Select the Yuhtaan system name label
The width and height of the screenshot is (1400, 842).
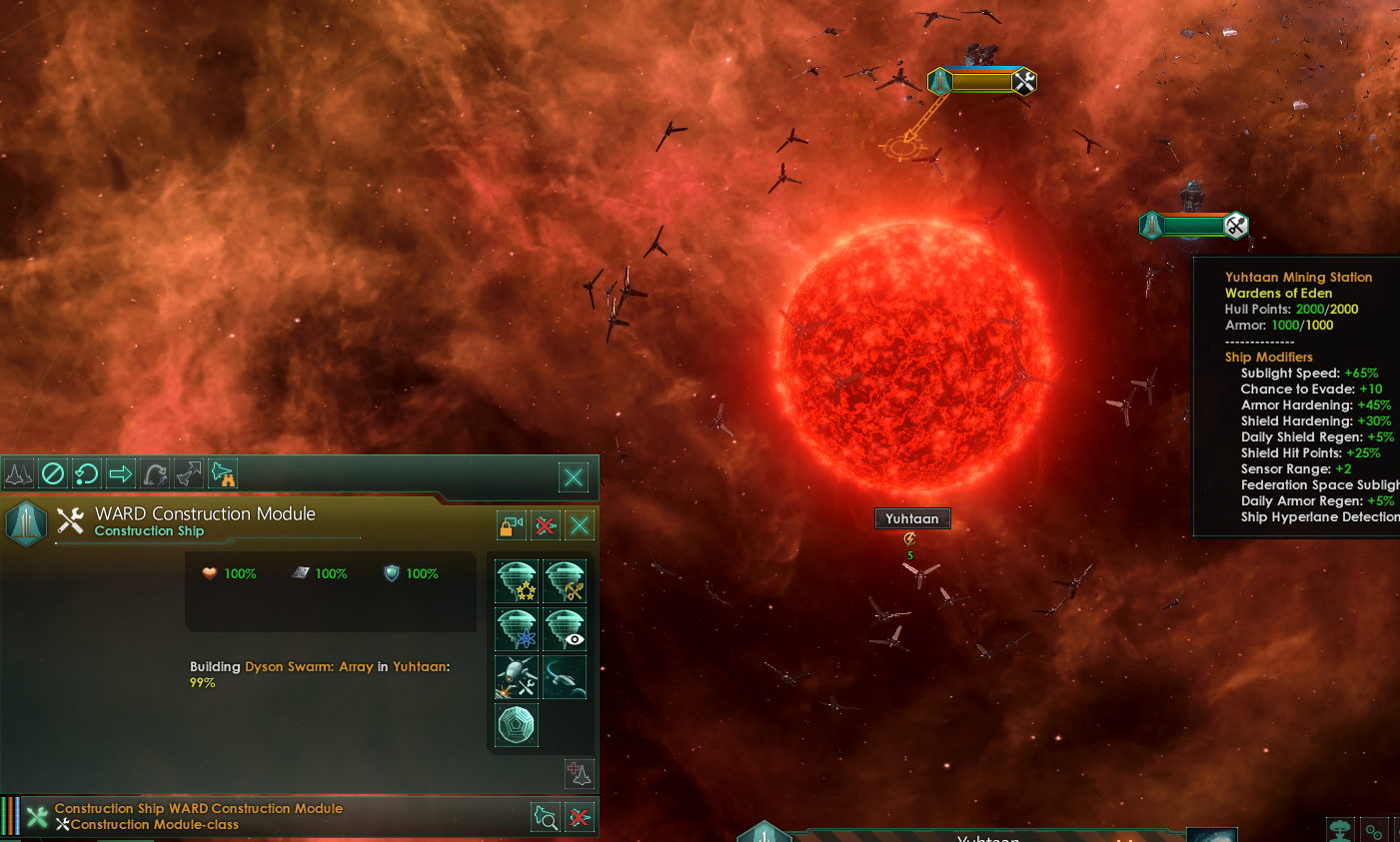pyautogui.click(x=912, y=517)
